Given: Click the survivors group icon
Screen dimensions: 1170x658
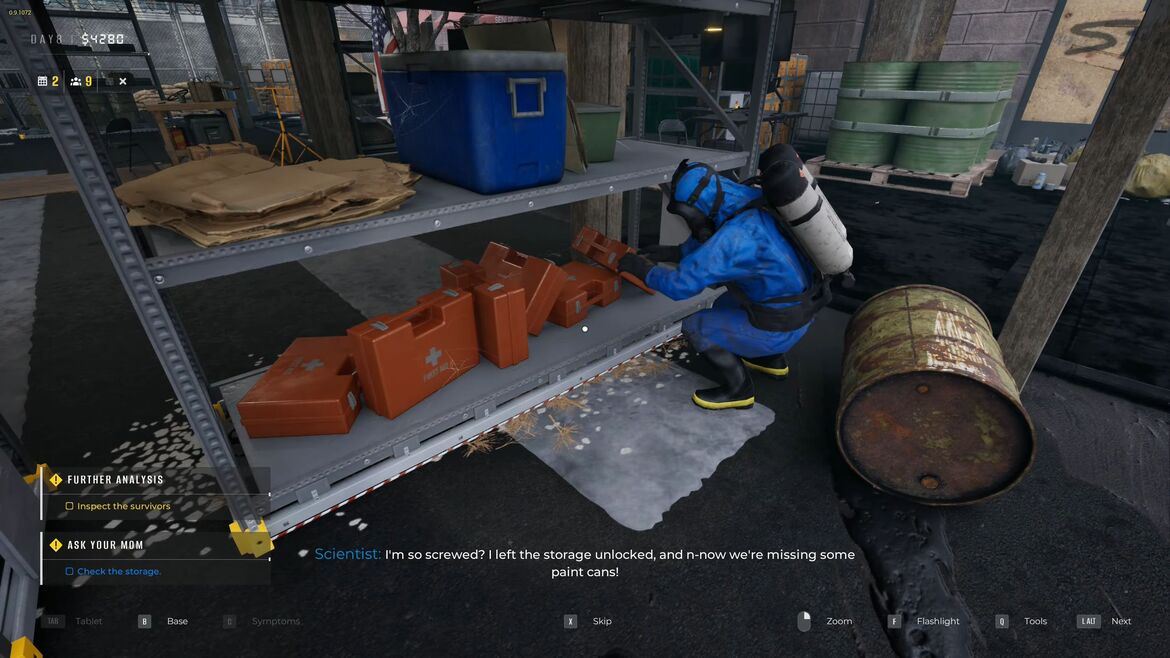Looking at the screenshot, I should [x=75, y=81].
